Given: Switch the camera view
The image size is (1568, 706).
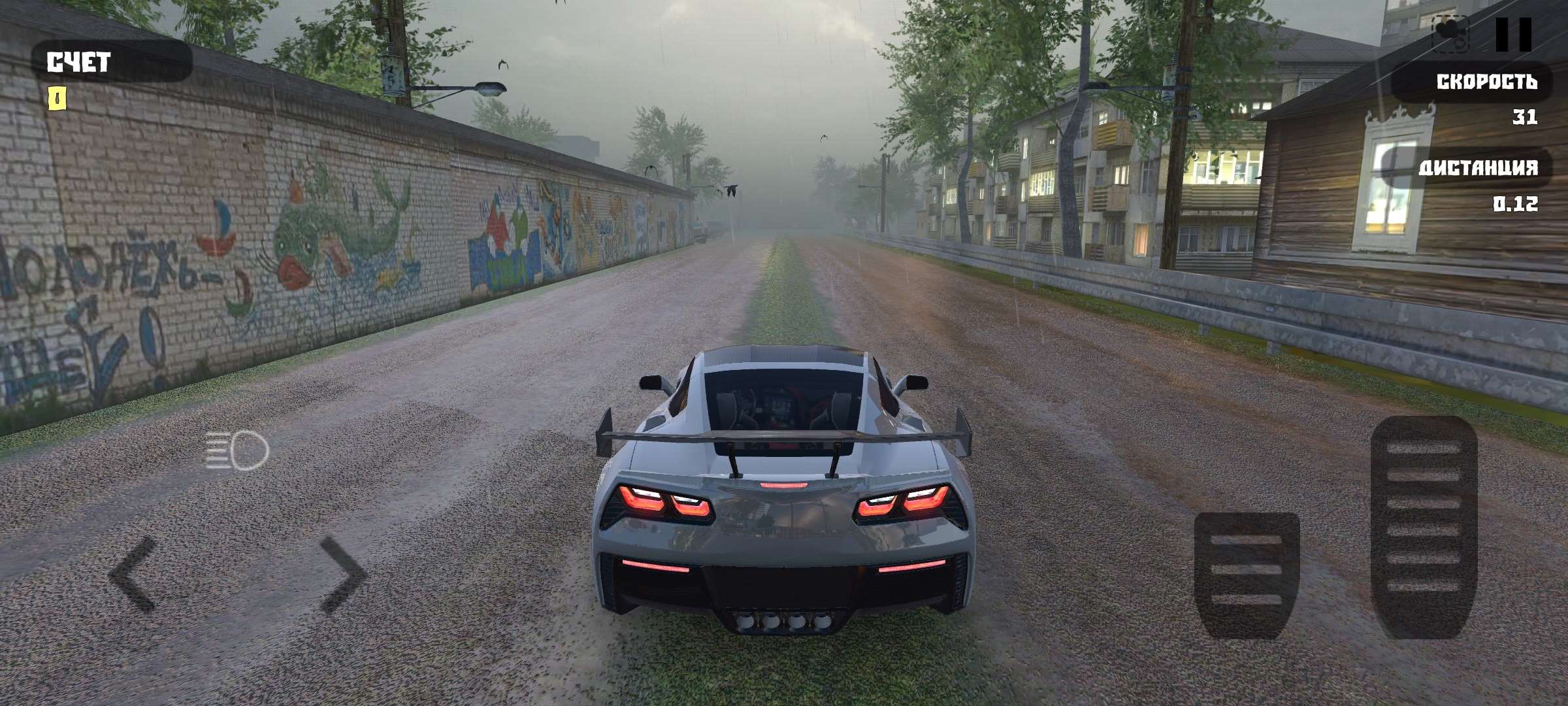Looking at the screenshot, I should point(1450,34).
